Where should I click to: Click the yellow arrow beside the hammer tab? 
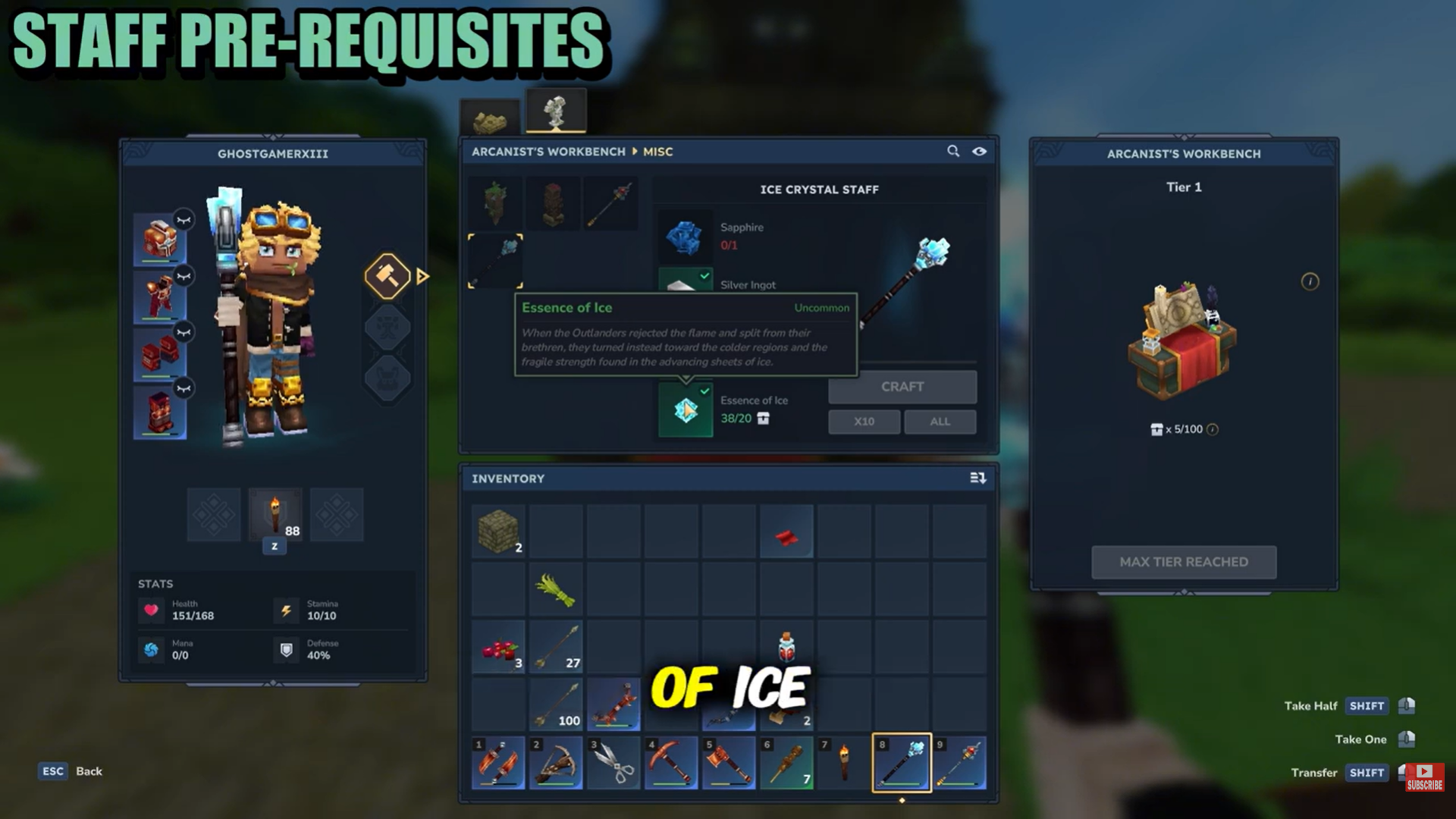point(422,277)
